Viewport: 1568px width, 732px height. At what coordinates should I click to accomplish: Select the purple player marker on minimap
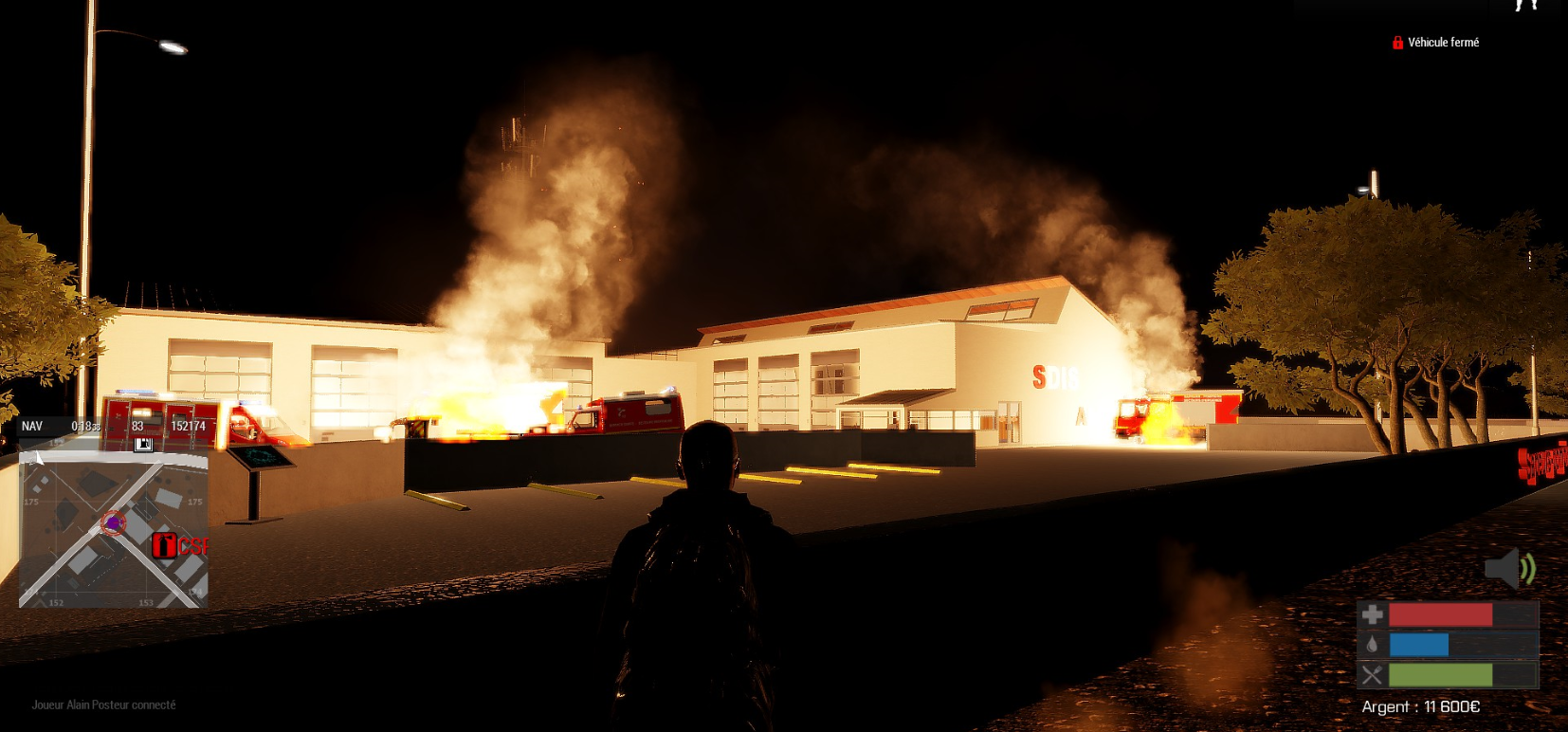tap(114, 522)
